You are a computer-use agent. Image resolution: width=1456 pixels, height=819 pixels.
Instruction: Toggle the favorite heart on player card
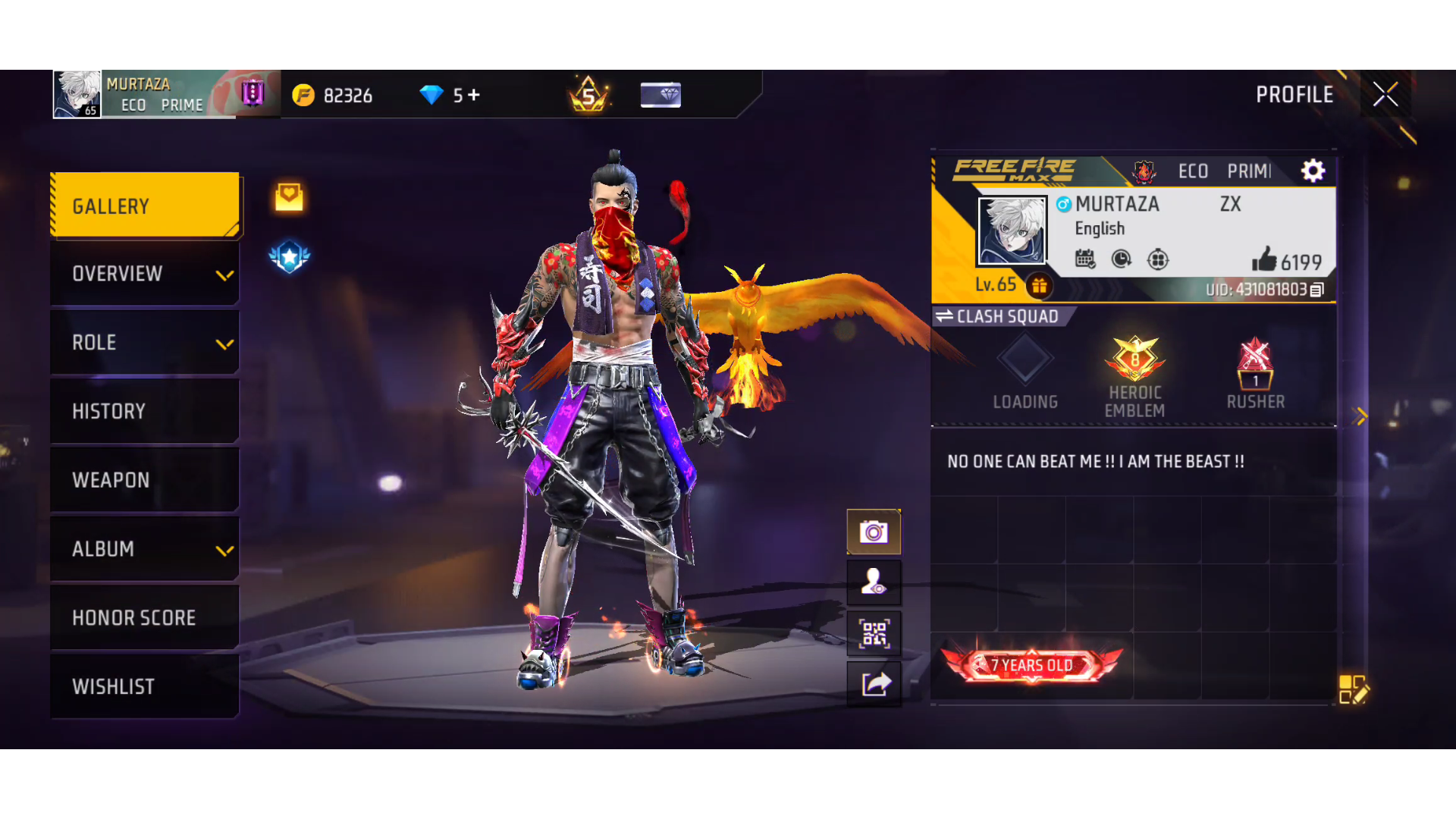[x=289, y=196]
